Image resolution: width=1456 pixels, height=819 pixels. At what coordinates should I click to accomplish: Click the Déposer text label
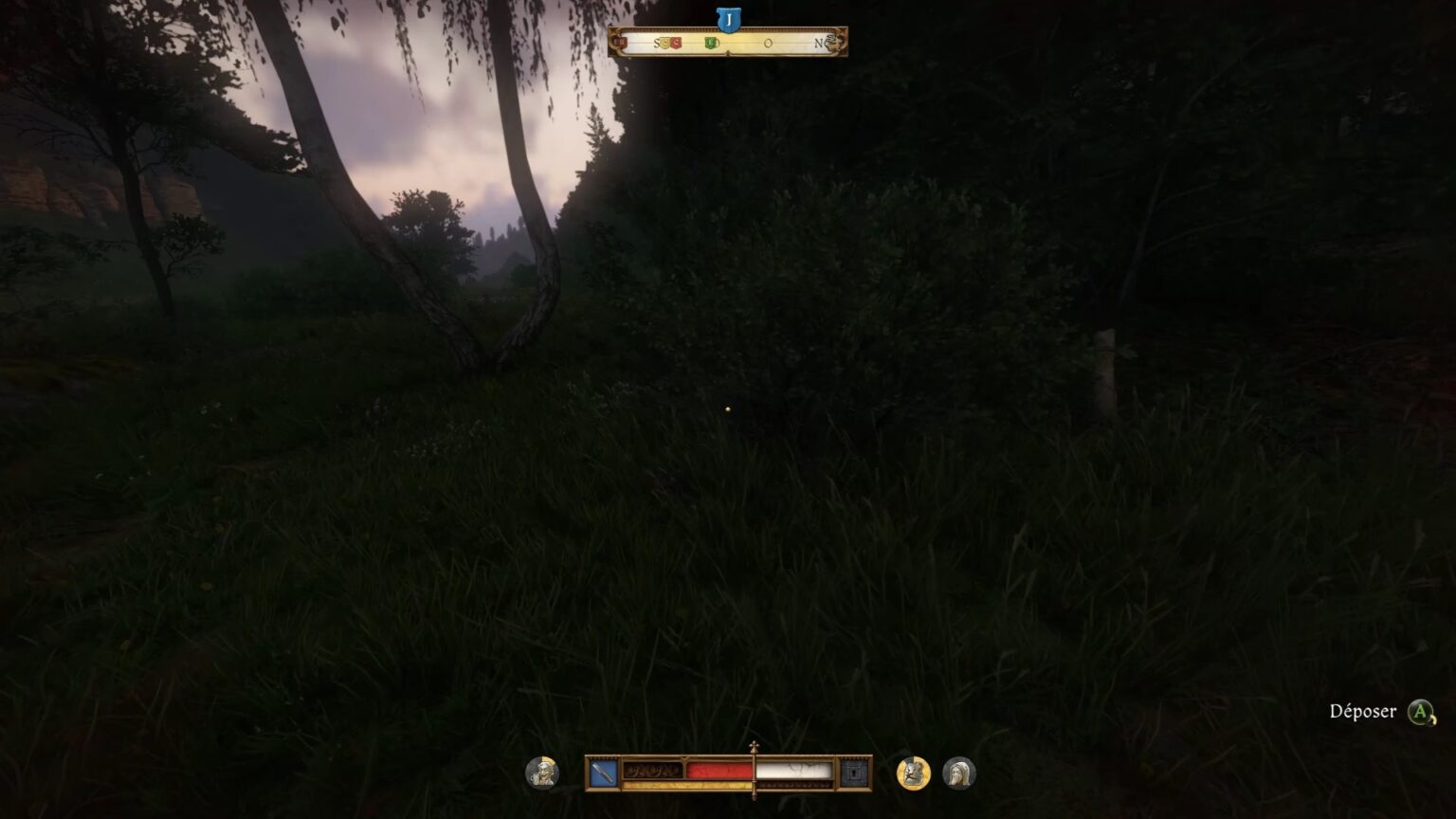tap(1362, 710)
